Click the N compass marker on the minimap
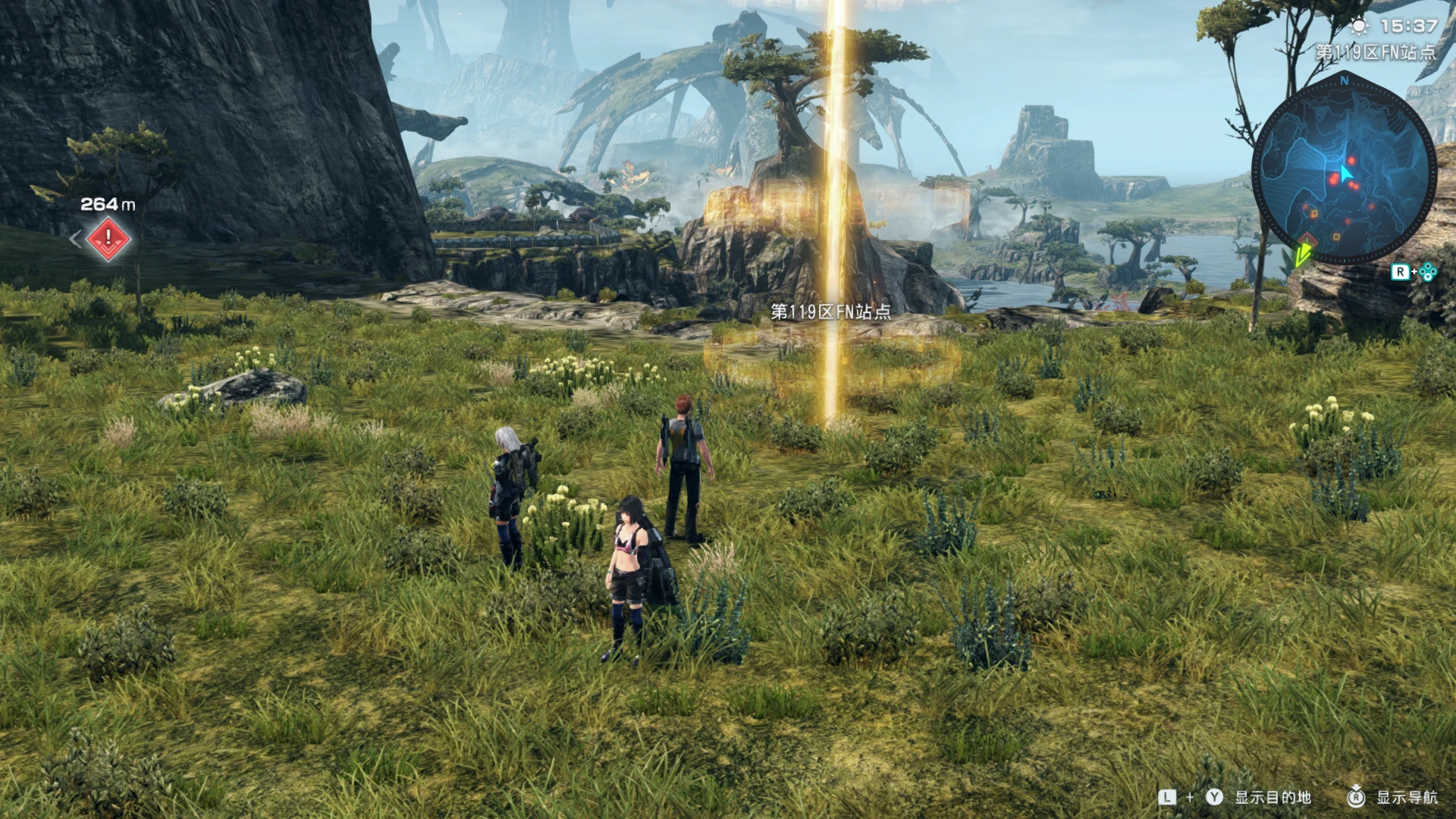The image size is (1456, 819). [x=1344, y=81]
